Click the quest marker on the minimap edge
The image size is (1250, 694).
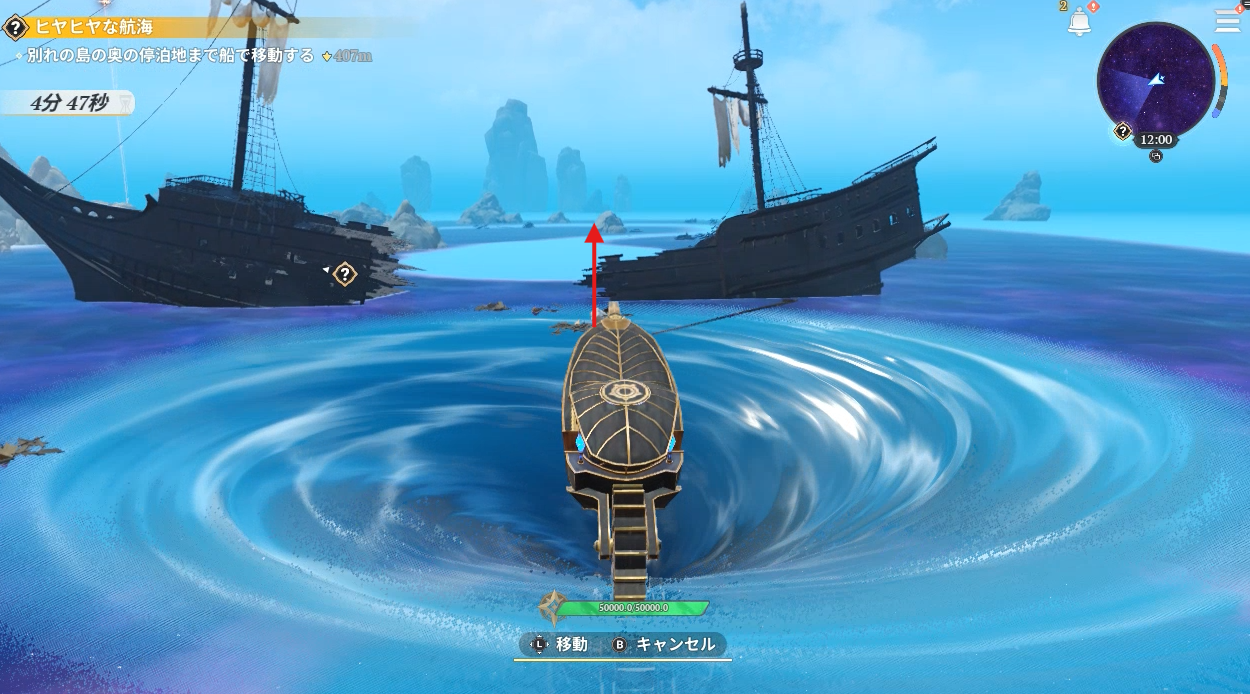pyautogui.click(x=1123, y=131)
